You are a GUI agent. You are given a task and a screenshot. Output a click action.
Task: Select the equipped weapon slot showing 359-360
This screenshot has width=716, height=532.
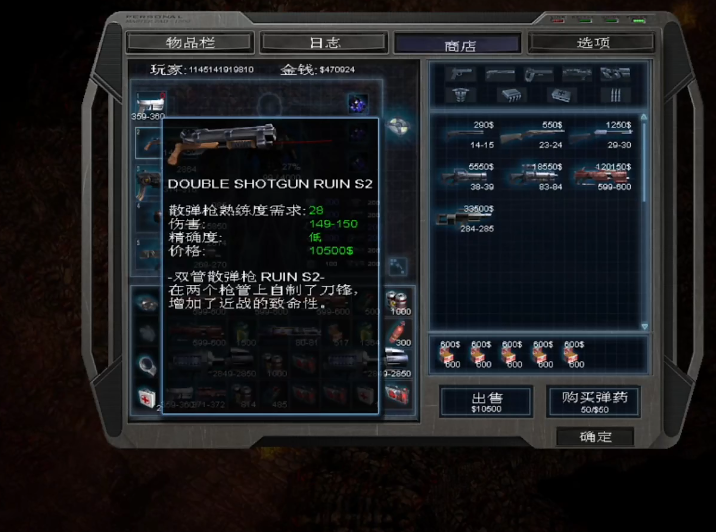coord(149,106)
